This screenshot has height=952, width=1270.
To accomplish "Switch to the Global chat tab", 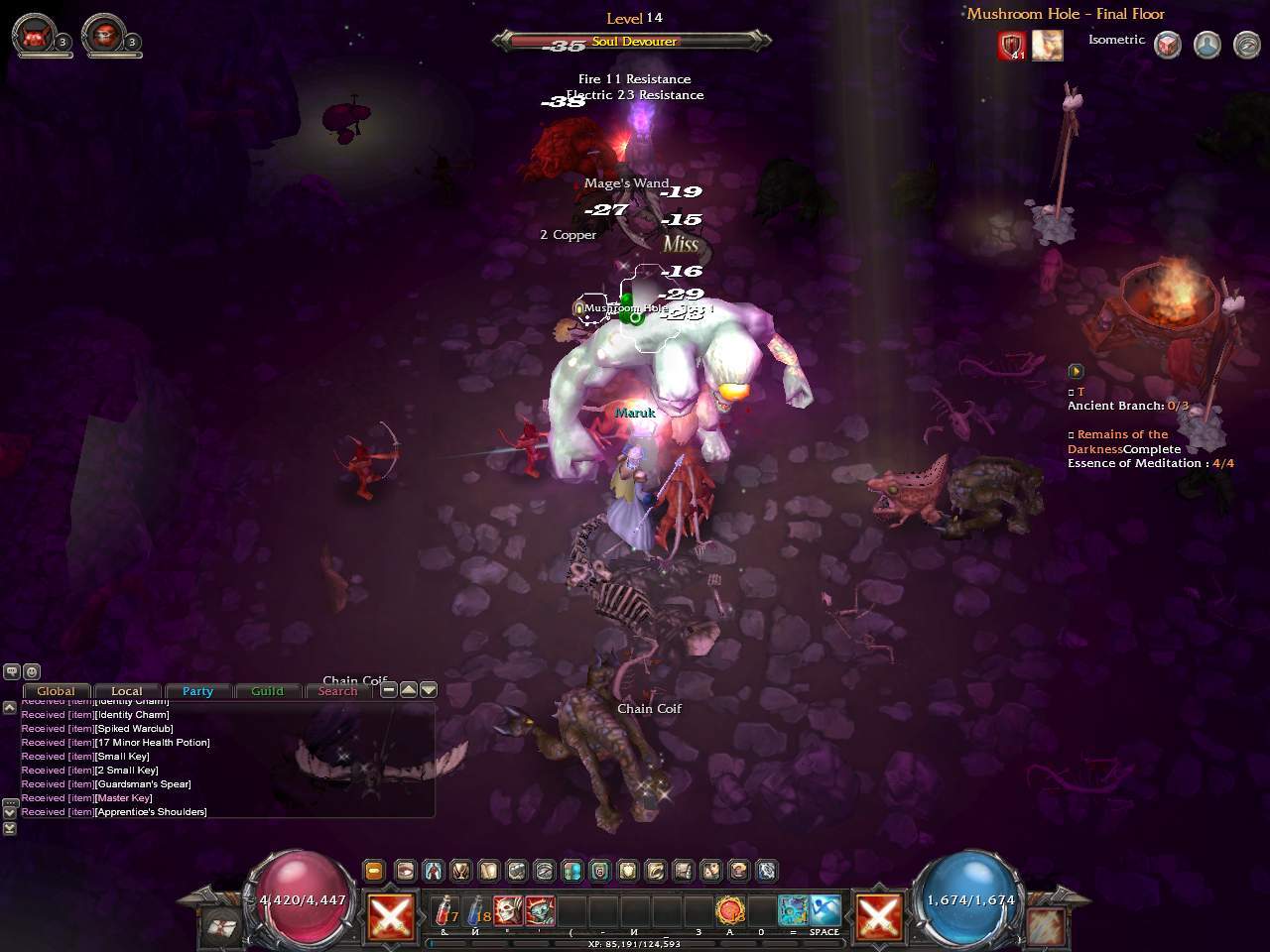I will coord(56,691).
